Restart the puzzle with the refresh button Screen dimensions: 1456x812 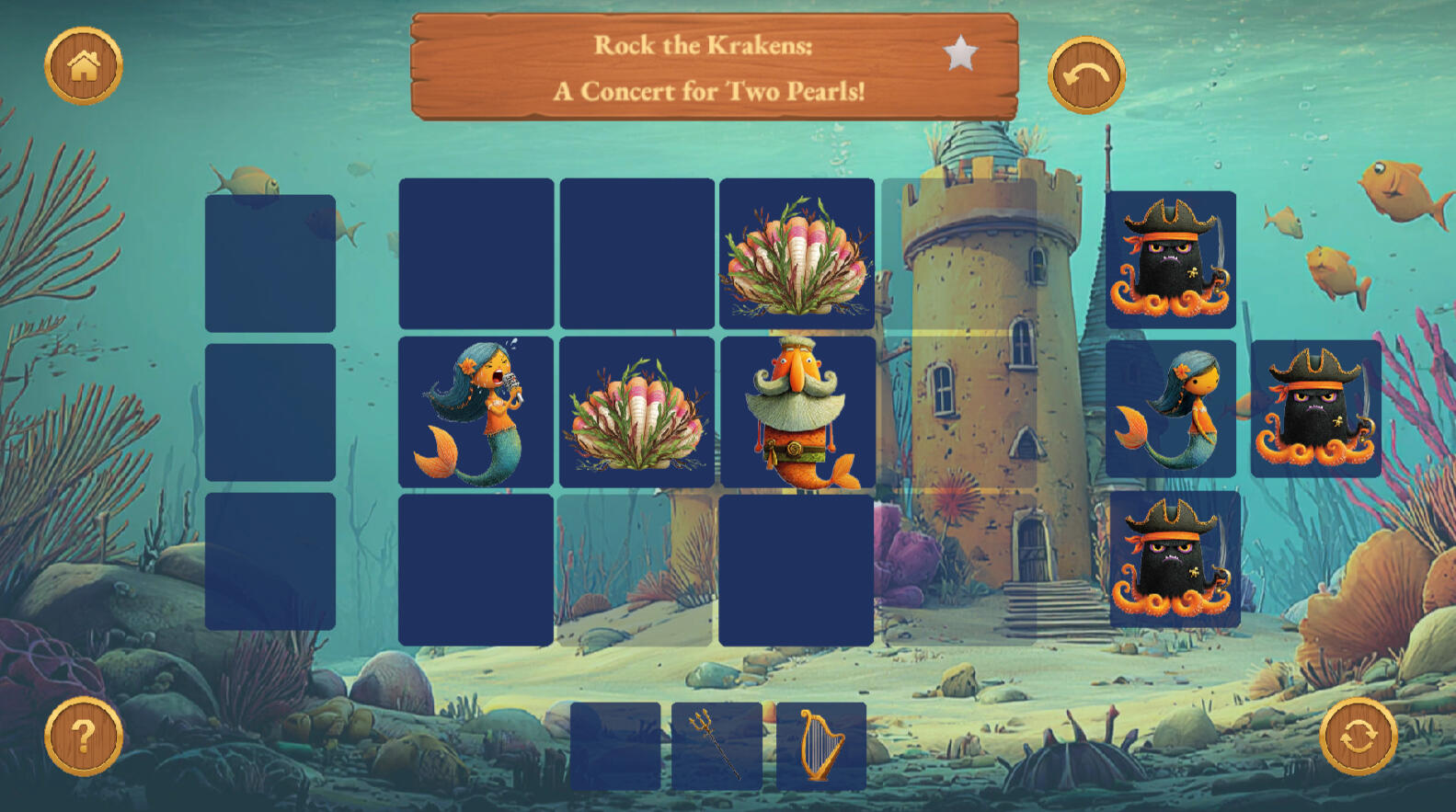pos(1358,736)
